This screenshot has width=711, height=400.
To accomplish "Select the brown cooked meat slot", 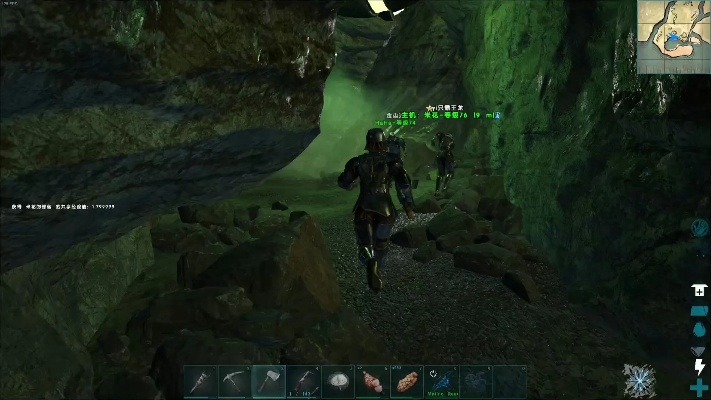I will (x=407, y=381).
